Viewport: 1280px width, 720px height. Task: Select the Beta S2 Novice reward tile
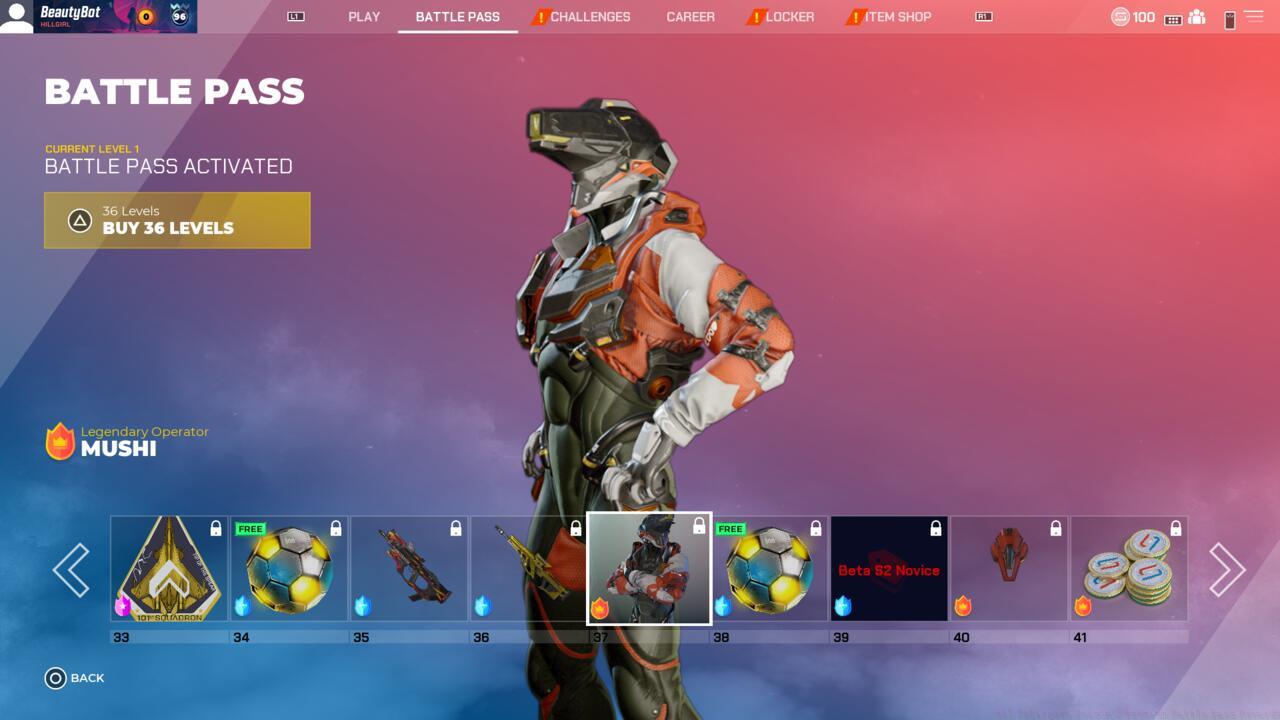[889, 569]
